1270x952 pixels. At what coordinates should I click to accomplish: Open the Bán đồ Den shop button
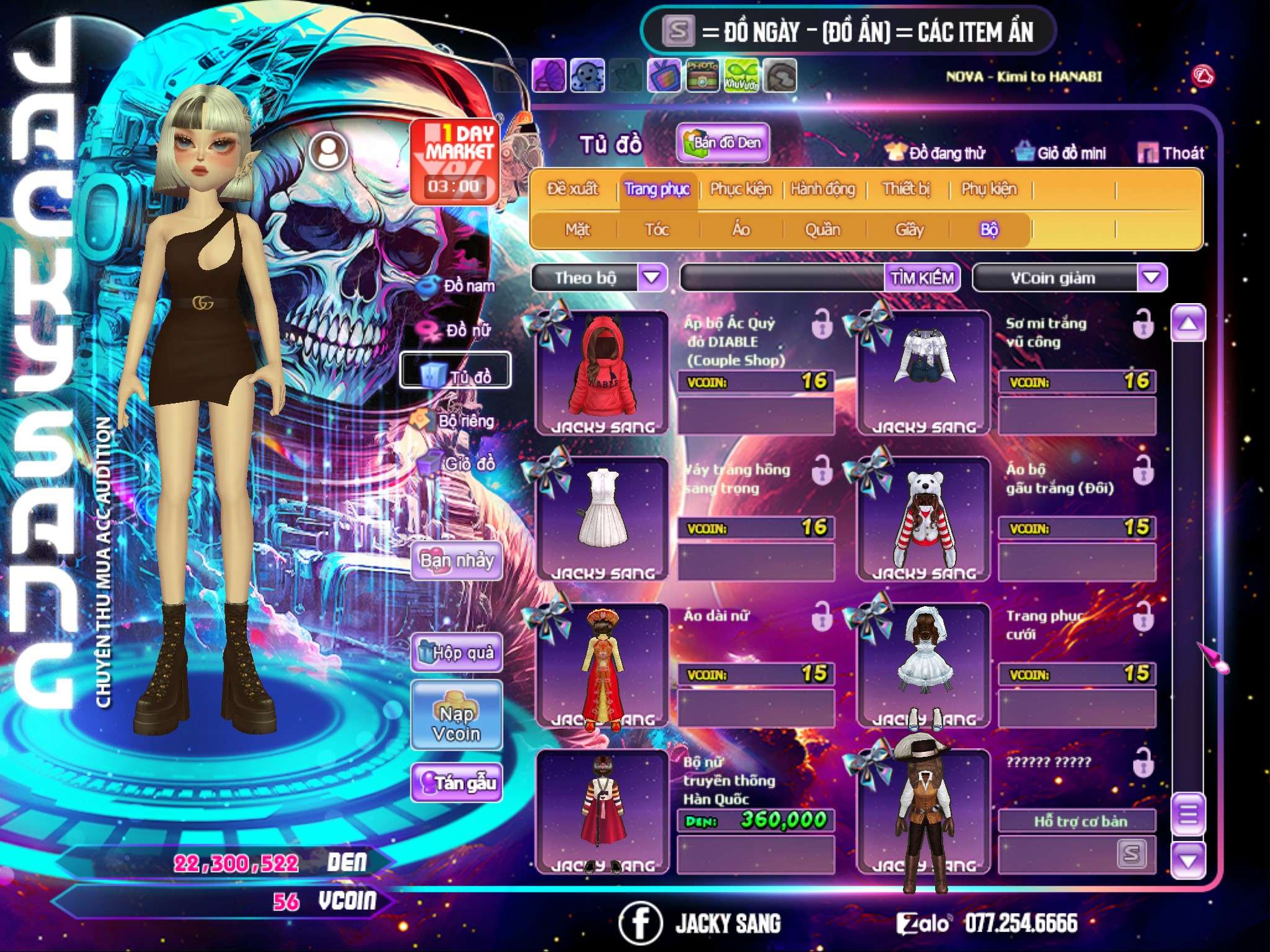[722, 143]
